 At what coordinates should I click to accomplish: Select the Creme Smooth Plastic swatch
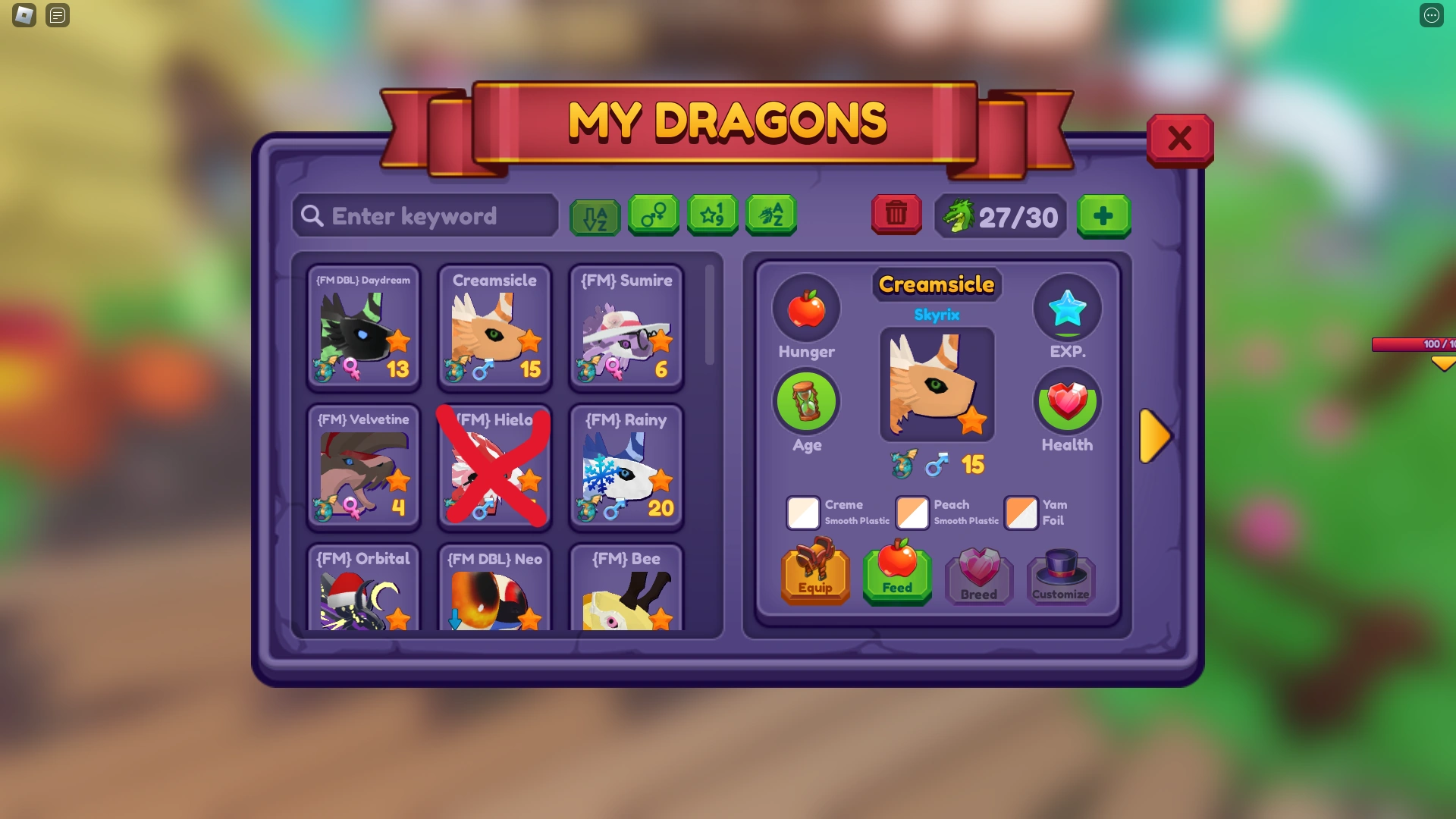[804, 513]
